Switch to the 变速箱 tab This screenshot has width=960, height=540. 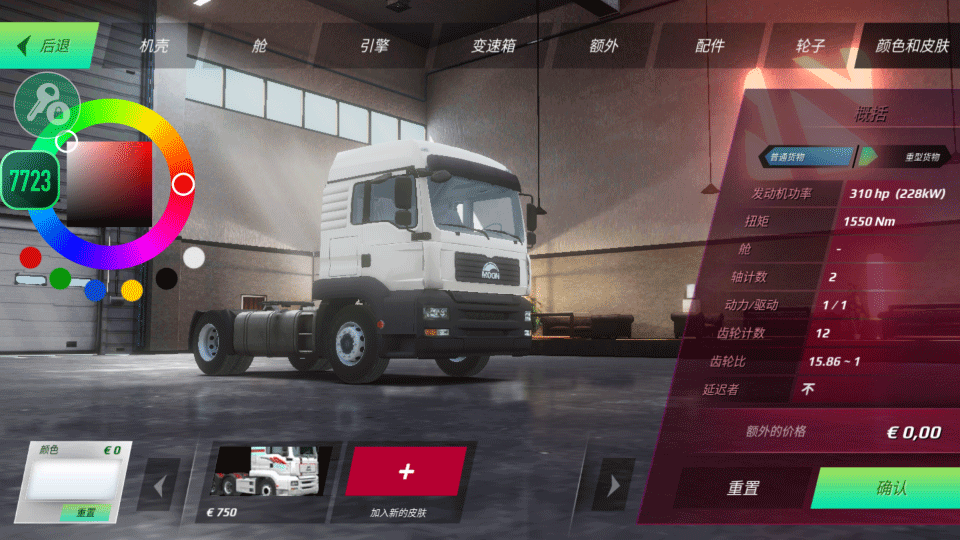[492, 46]
